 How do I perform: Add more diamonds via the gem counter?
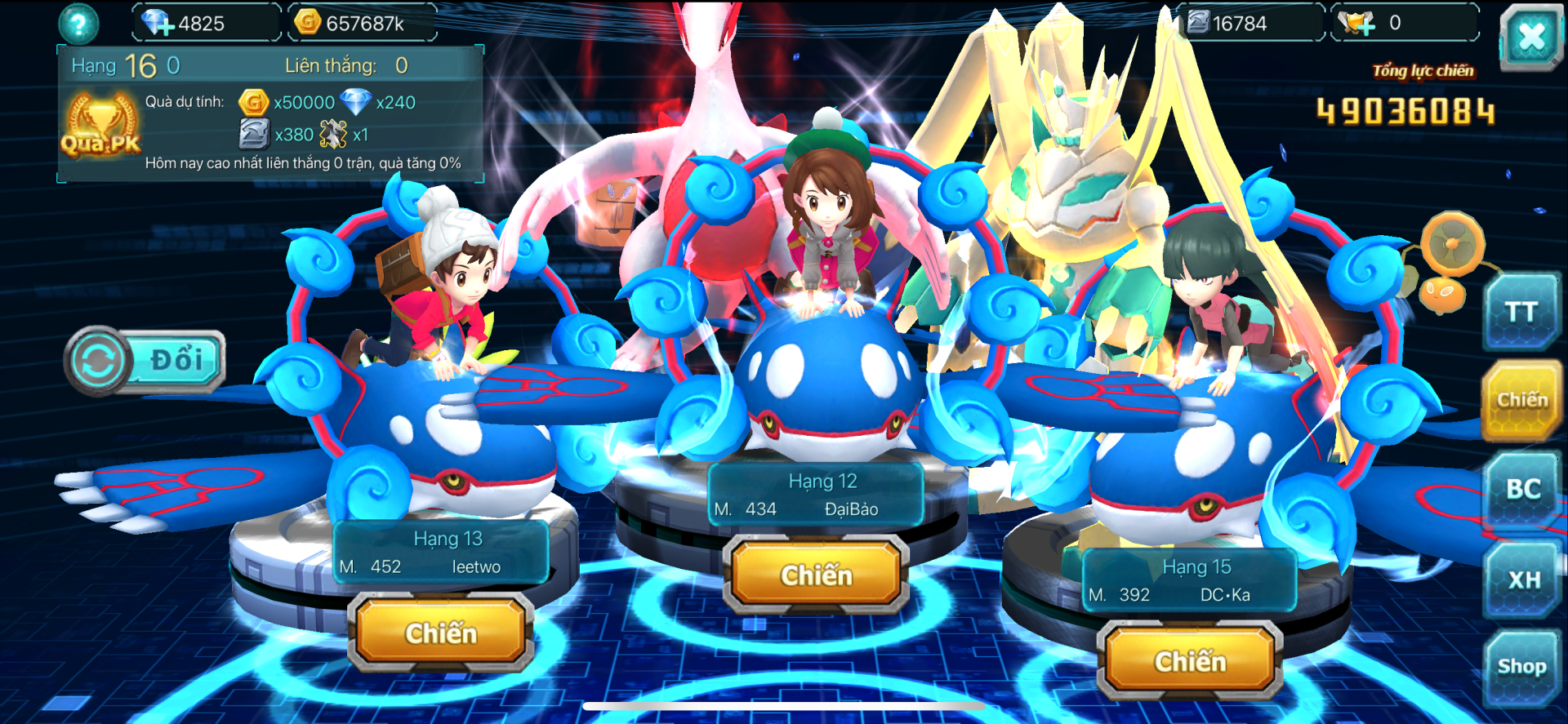coord(157,23)
